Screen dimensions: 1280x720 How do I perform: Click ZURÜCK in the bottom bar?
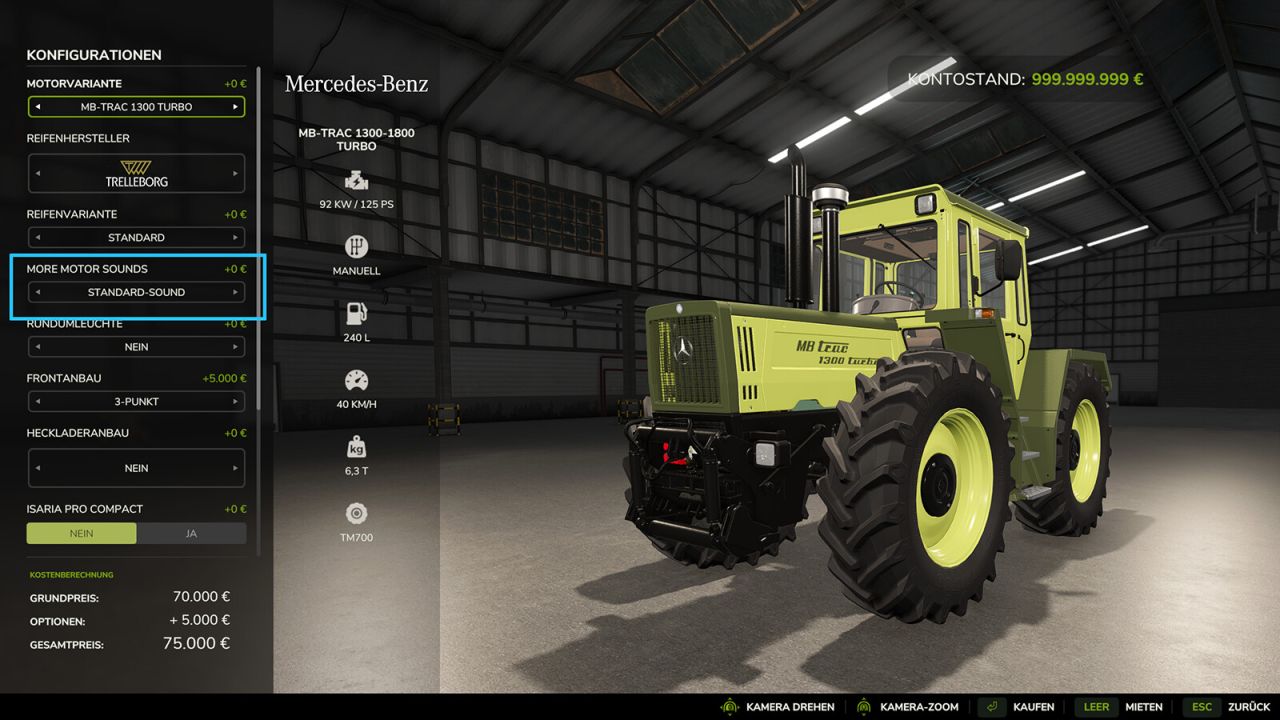pyautogui.click(x=1246, y=706)
